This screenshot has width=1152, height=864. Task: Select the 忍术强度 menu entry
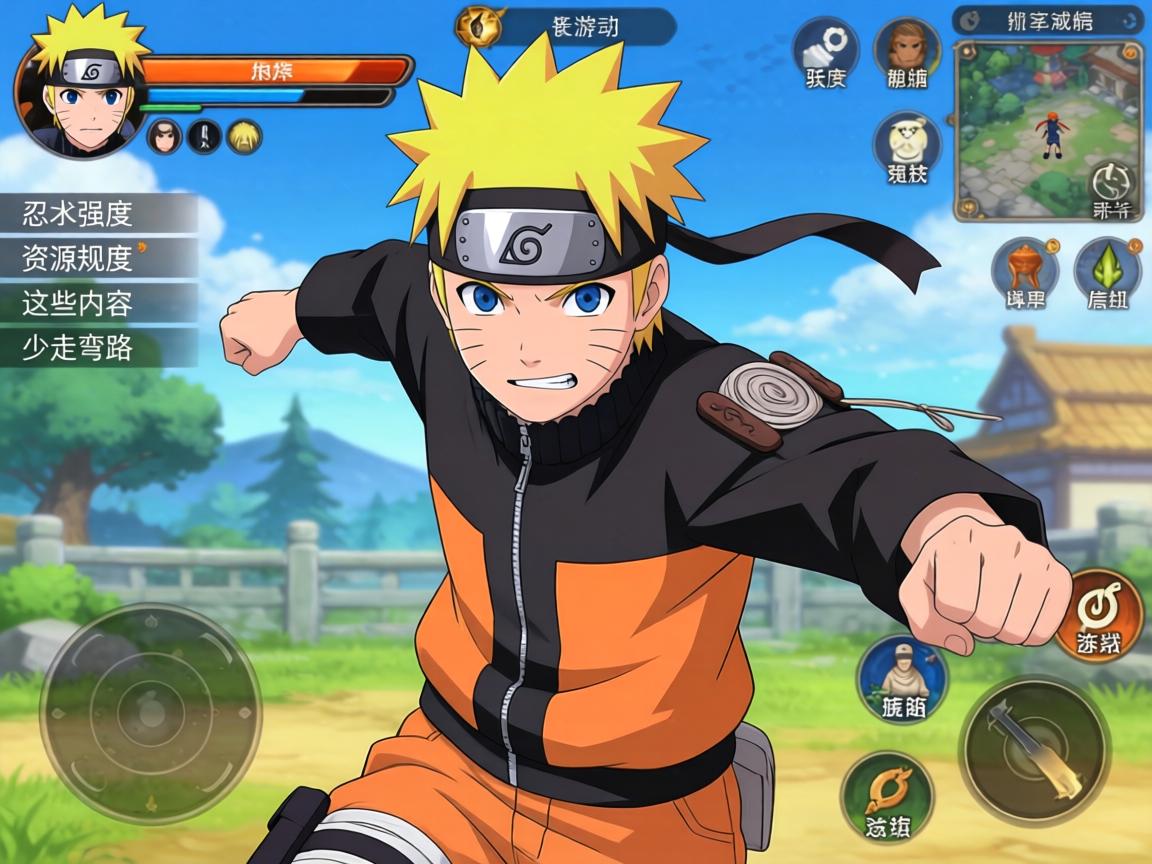(98, 213)
